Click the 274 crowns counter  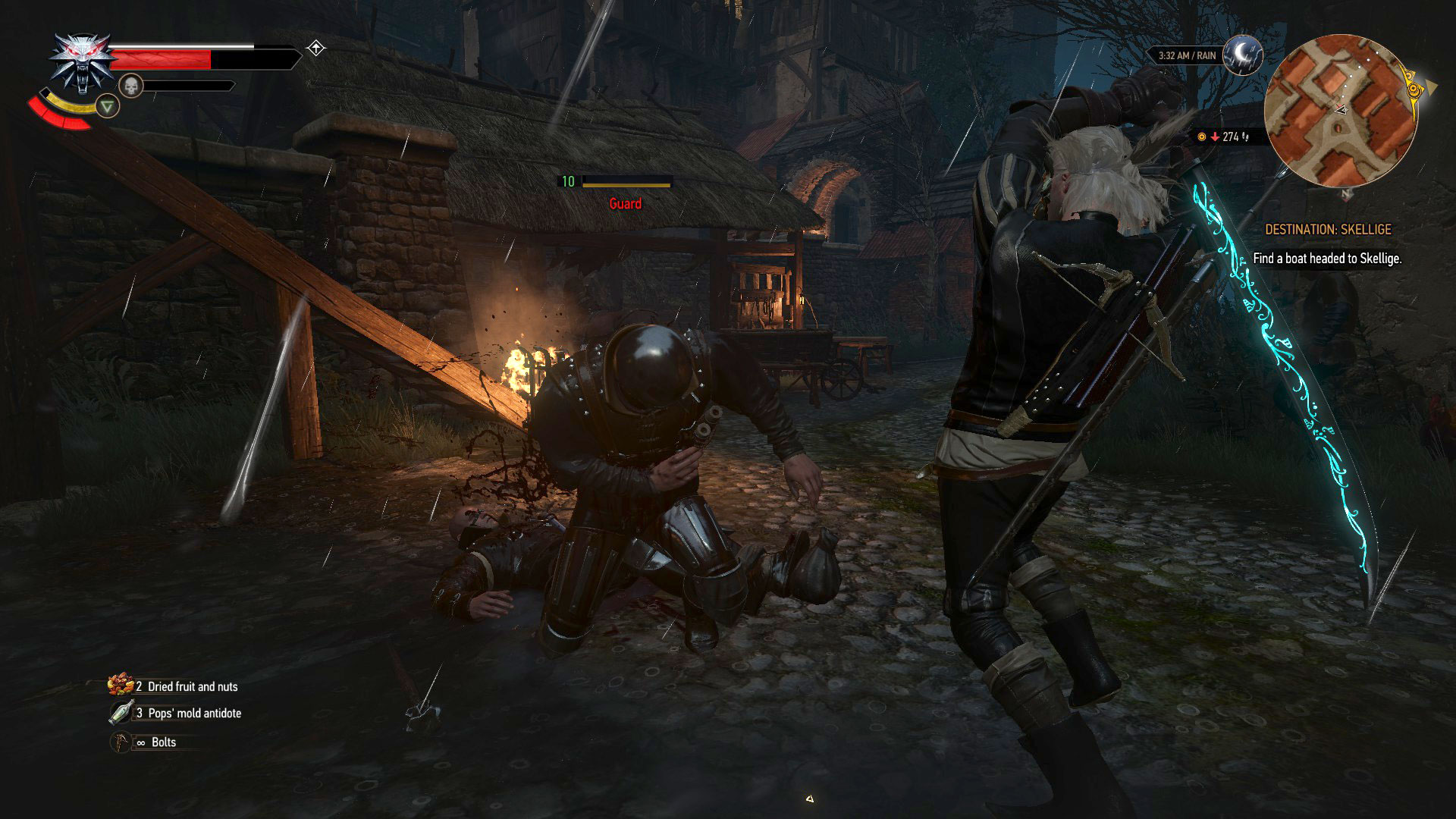[x=1230, y=137]
